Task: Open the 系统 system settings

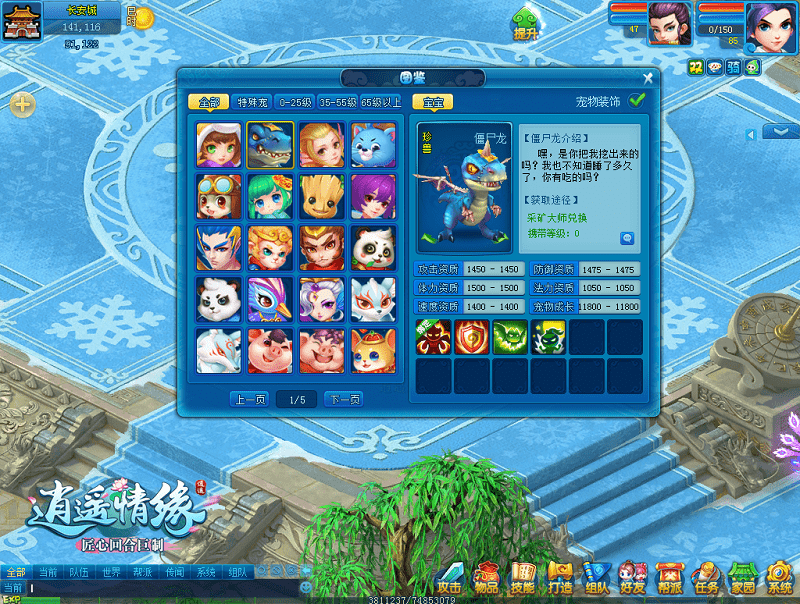Action: coord(779,578)
